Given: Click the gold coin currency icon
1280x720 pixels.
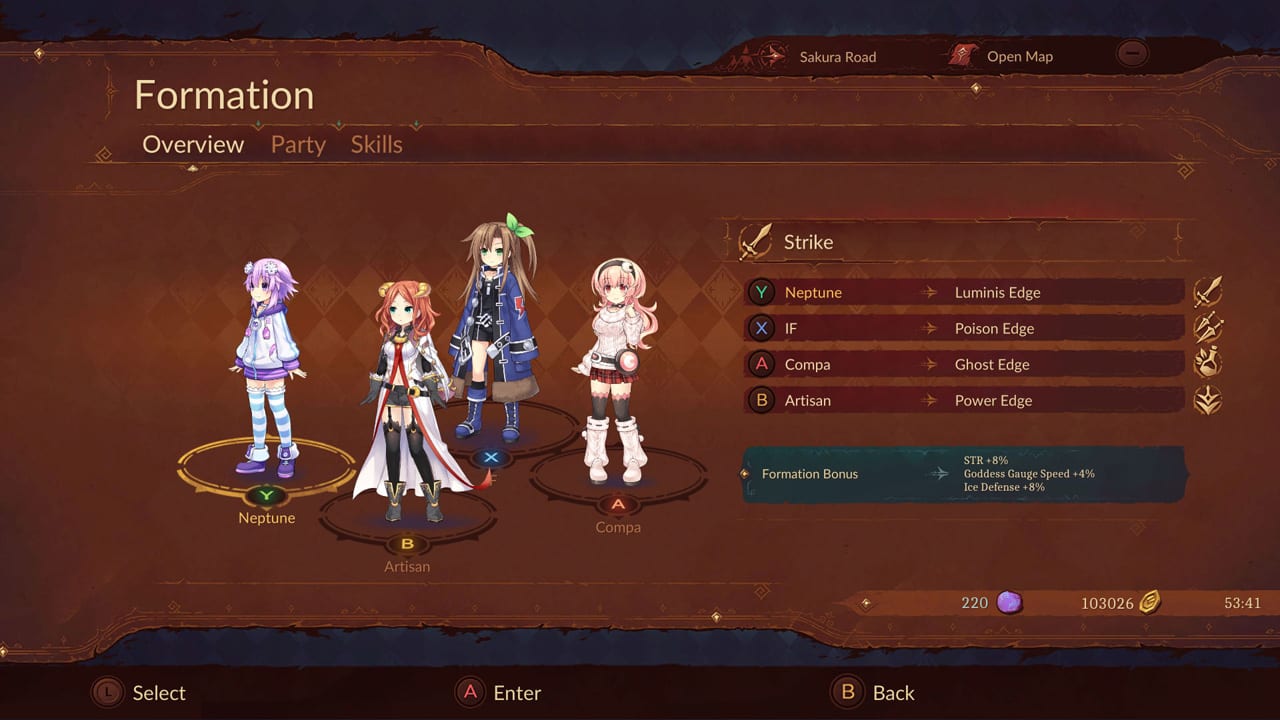Looking at the screenshot, I should 1150,602.
